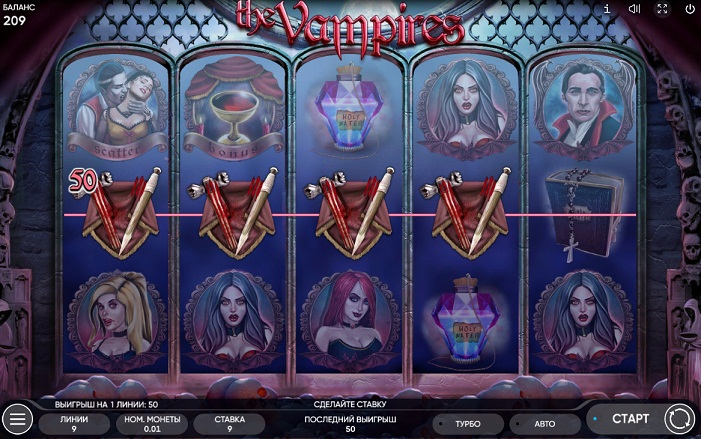This screenshot has height=439, width=701.
Task: Switch to fullscreen mode
Action: pyautogui.click(x=662, y=9)
